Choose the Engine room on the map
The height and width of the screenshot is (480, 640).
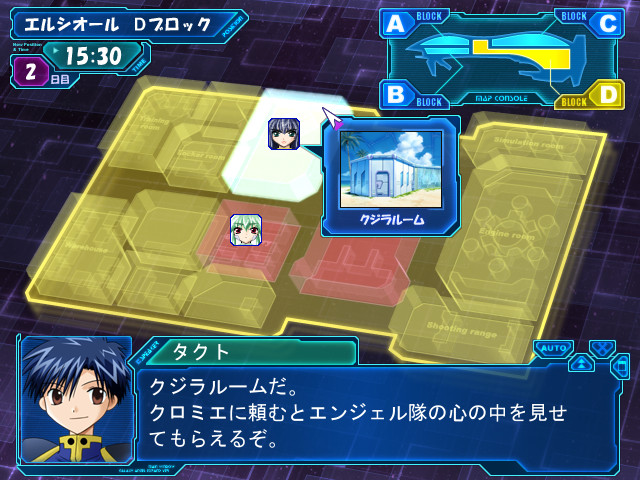(x=508, y=233)
